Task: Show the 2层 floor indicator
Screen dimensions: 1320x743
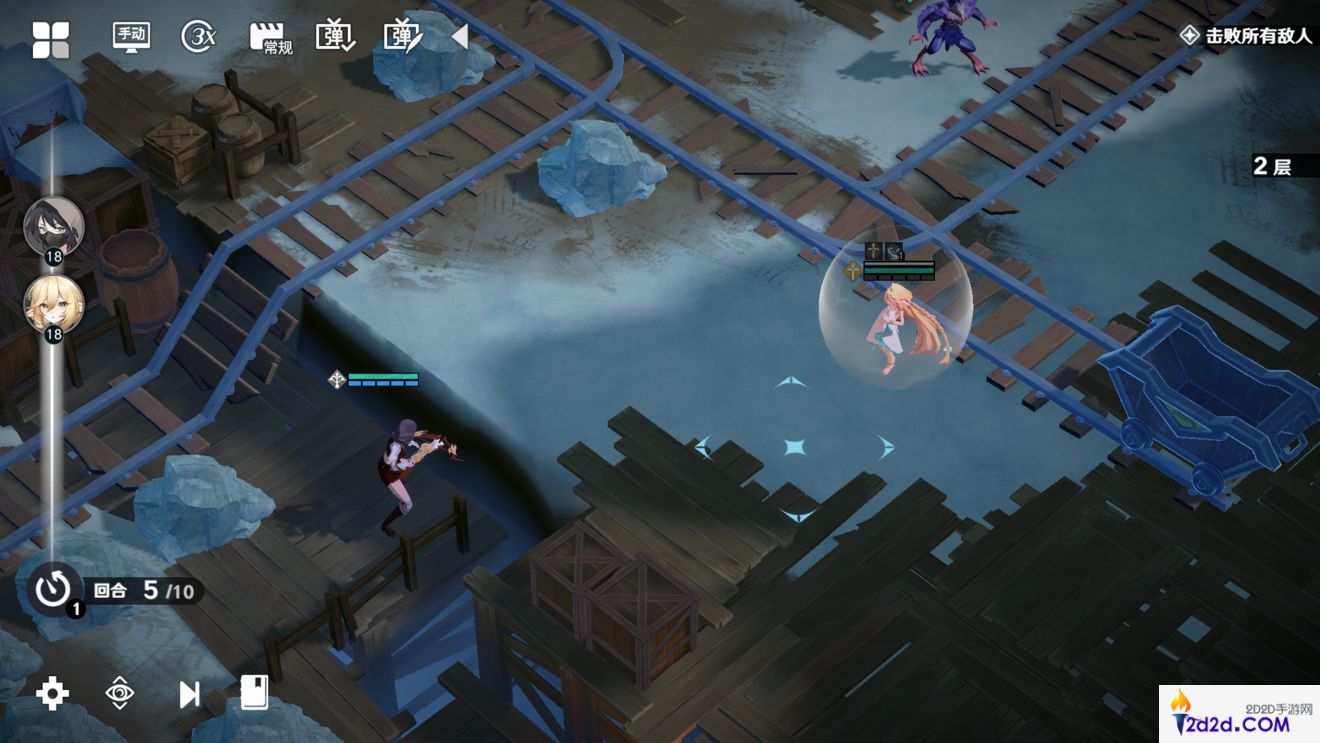Action: [1272, 166]
